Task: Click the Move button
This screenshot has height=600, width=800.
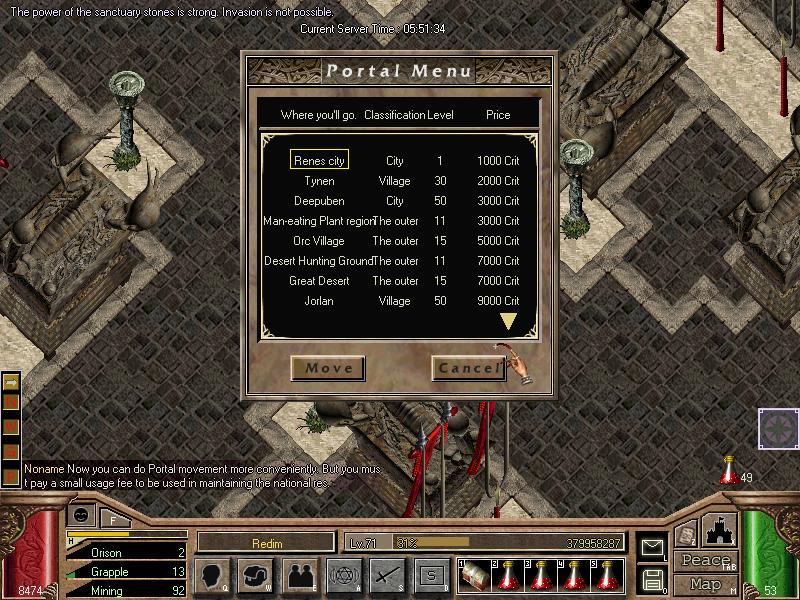Action: pyautogui.click(x=329, y=368)
